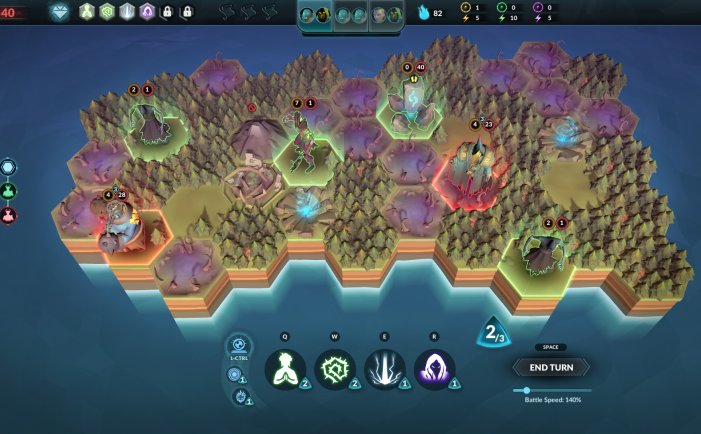Image resolution: width=701 pixels, height=434 pixels.
Task: Click the purple arch hexagon badge in top bar
Action: (147, 12)
